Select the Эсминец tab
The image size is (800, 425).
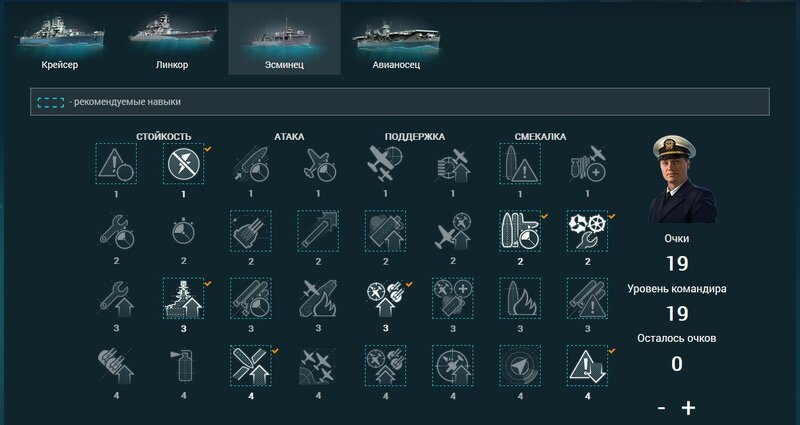coord(284,38)
